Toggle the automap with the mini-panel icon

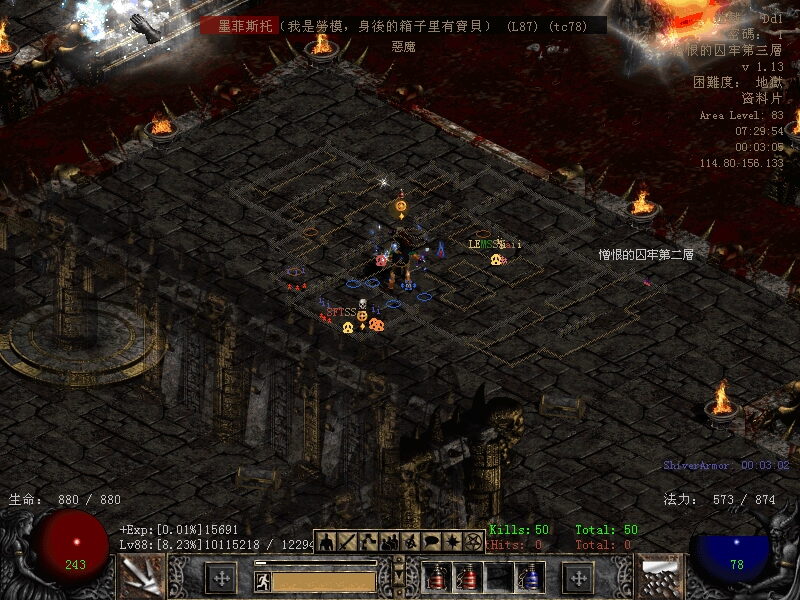tap(410, 542)
